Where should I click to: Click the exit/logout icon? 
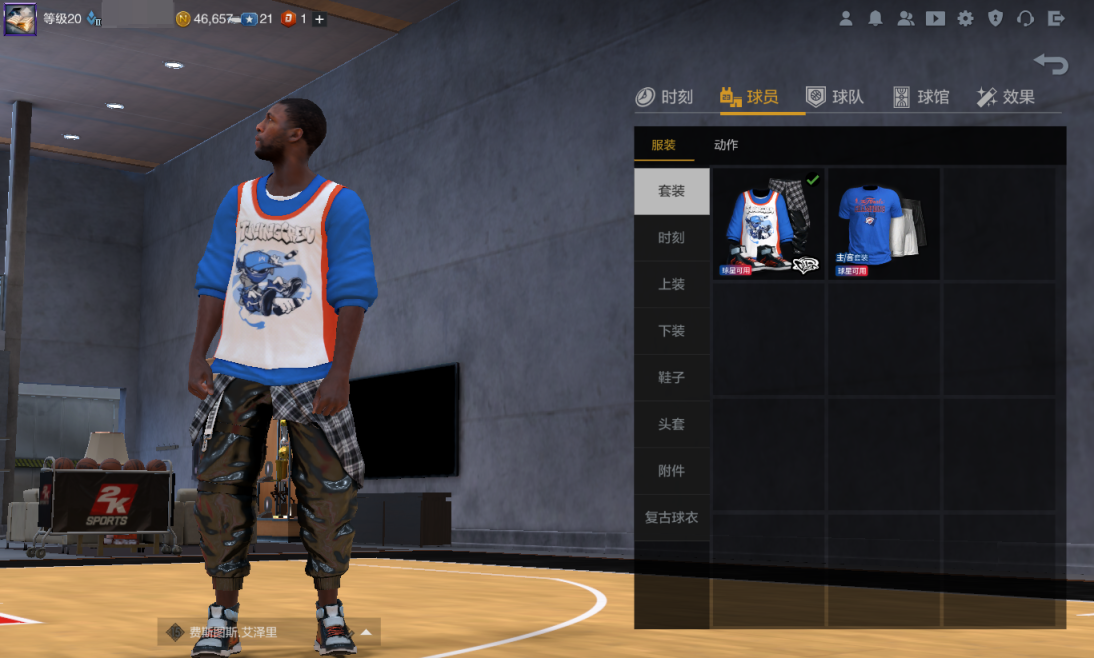[x=1056, y=18]
